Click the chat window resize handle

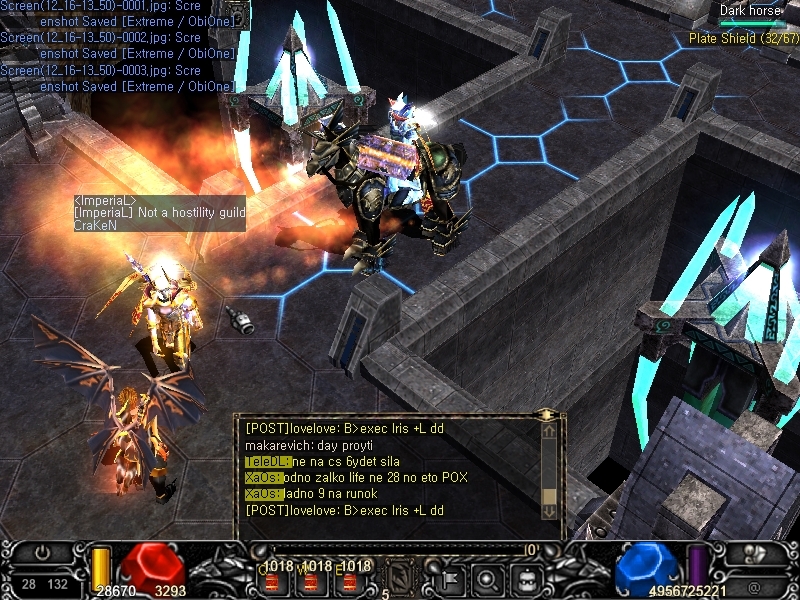tap(546, 413)
